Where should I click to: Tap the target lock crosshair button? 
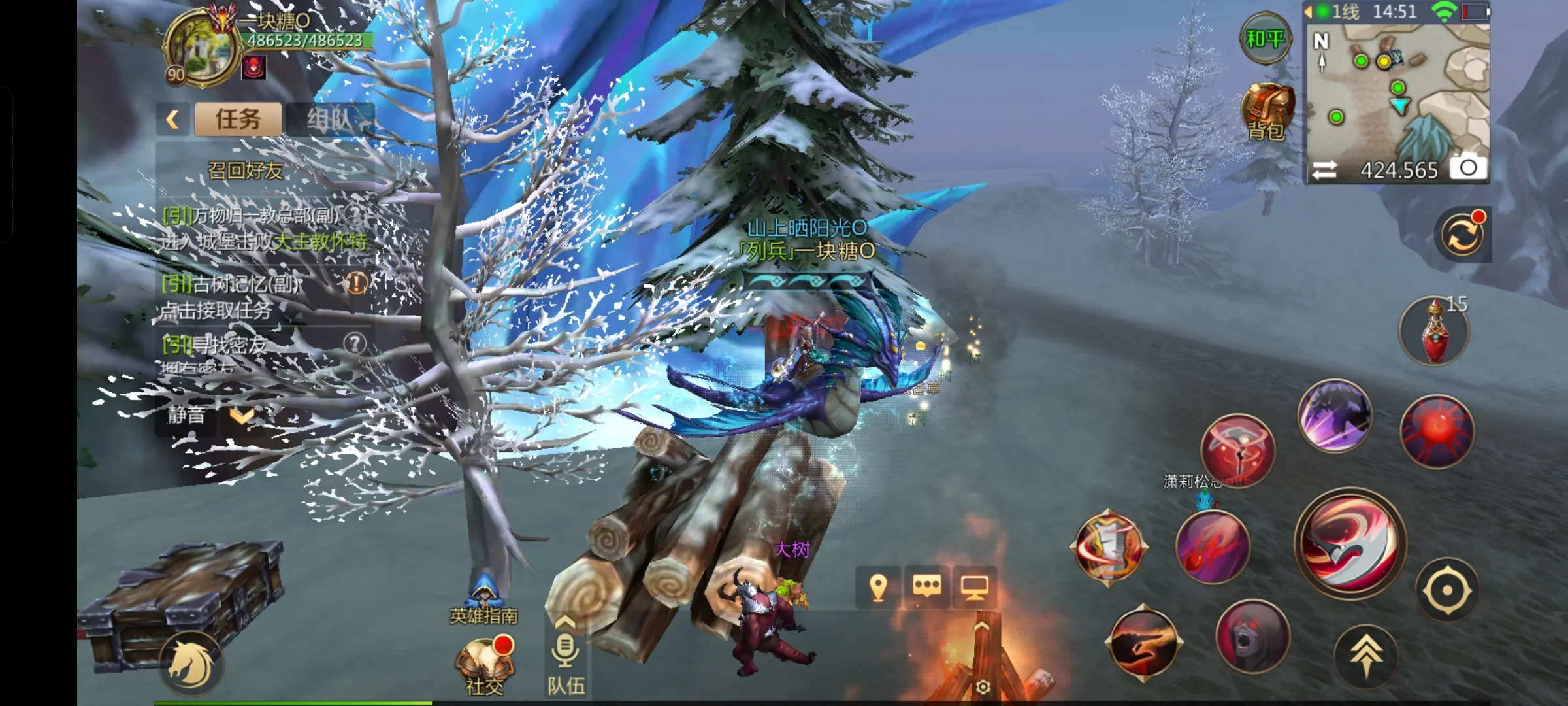point(1447,590)
